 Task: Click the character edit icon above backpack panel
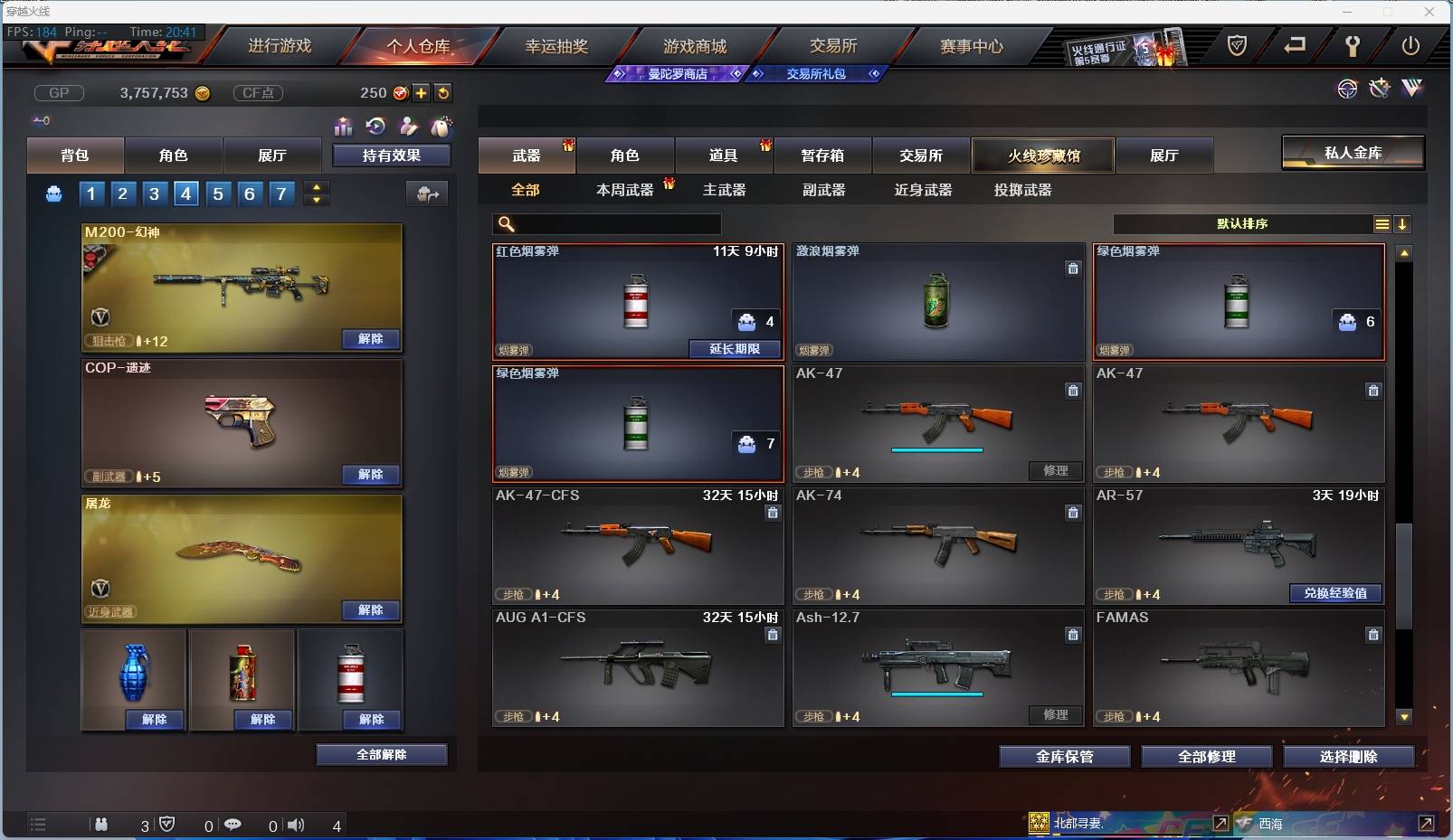pos(410,127)
